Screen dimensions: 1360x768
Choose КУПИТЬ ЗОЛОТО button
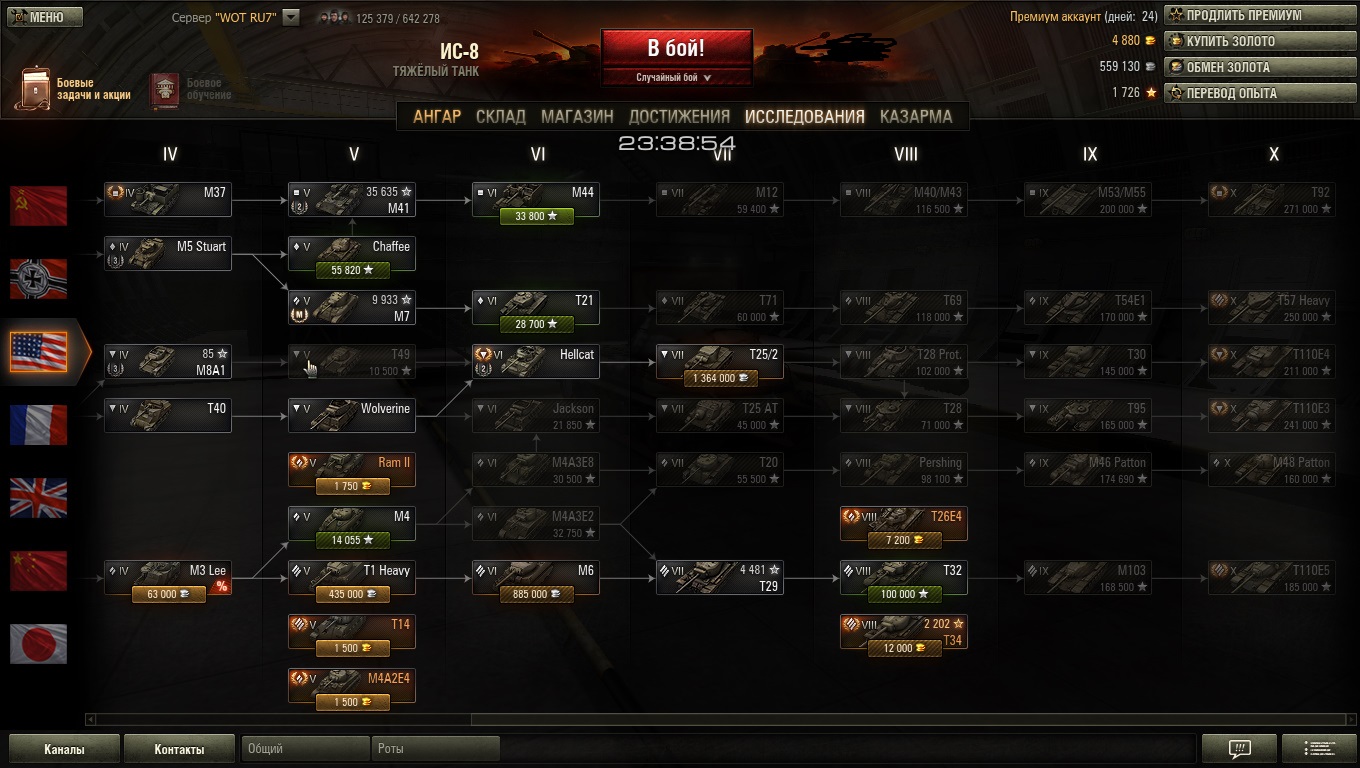pyautogui.click(x=1249, y=41)
